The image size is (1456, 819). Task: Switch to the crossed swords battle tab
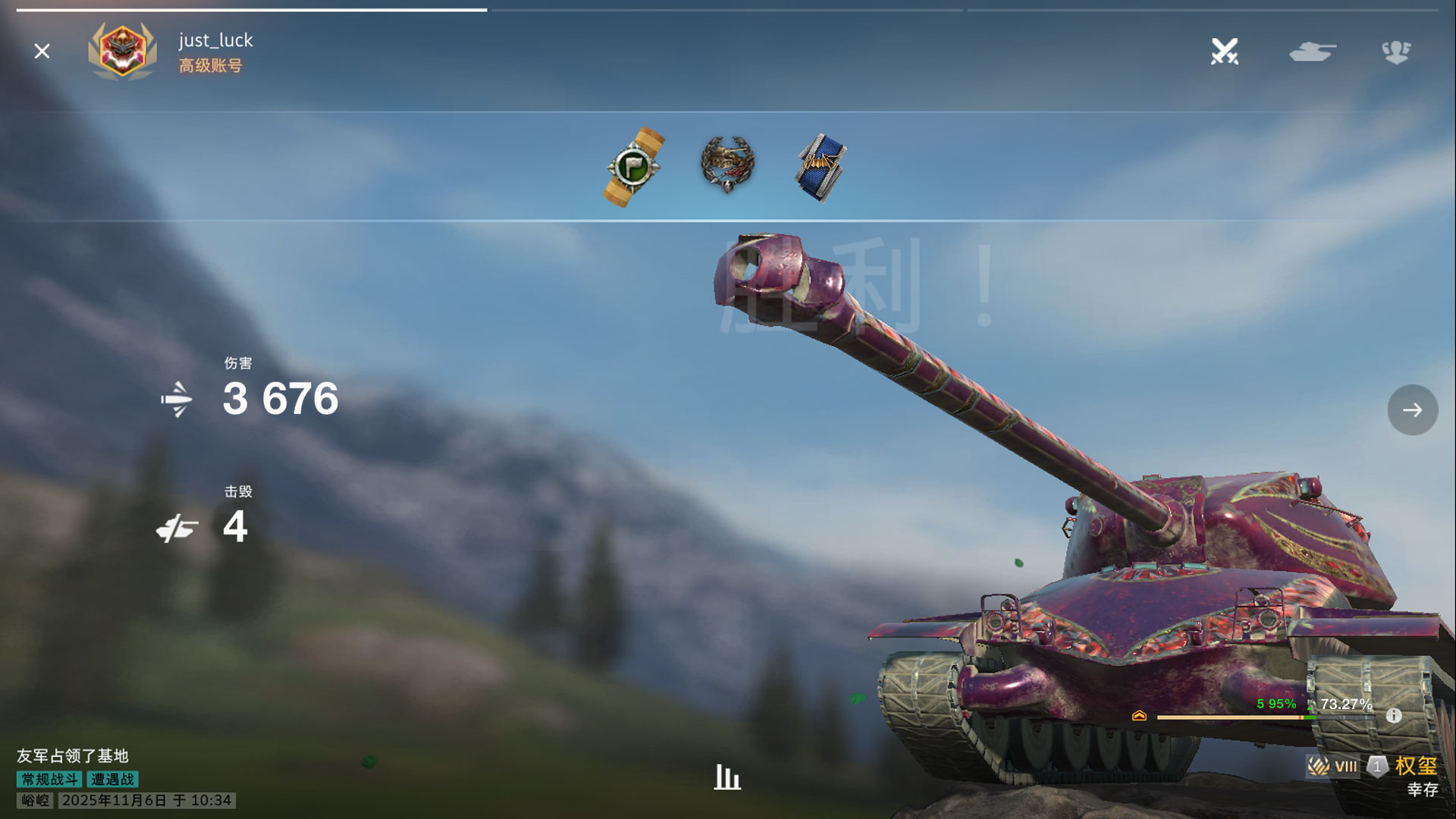[x=1224, y=52]
